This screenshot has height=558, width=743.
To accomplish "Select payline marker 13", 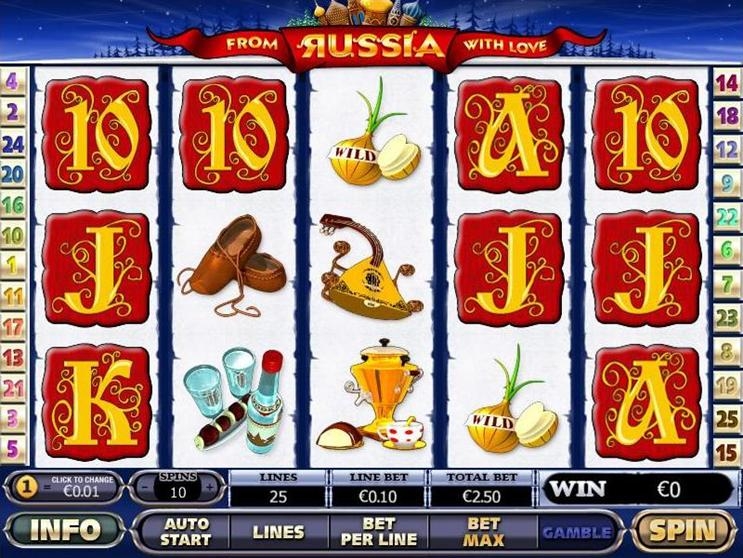I will click(x=13, y=357).
